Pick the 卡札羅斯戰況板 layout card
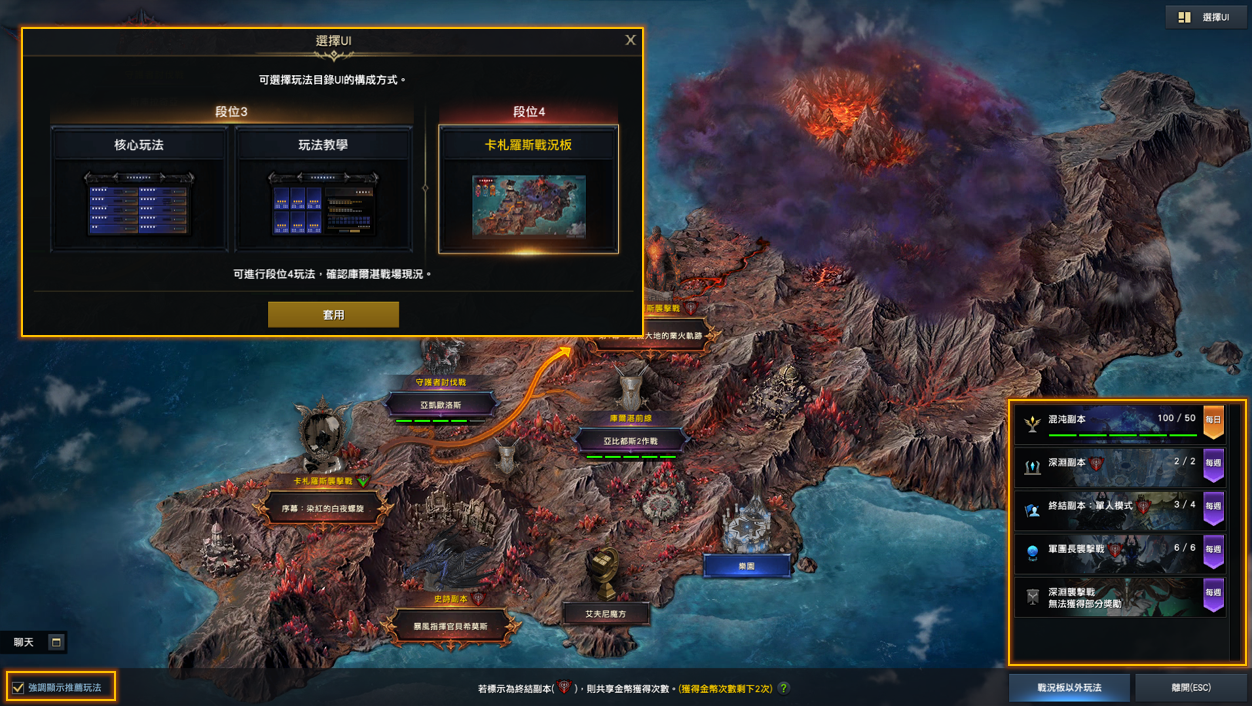Screen dimensions: 1252x706 coord(528,188)
